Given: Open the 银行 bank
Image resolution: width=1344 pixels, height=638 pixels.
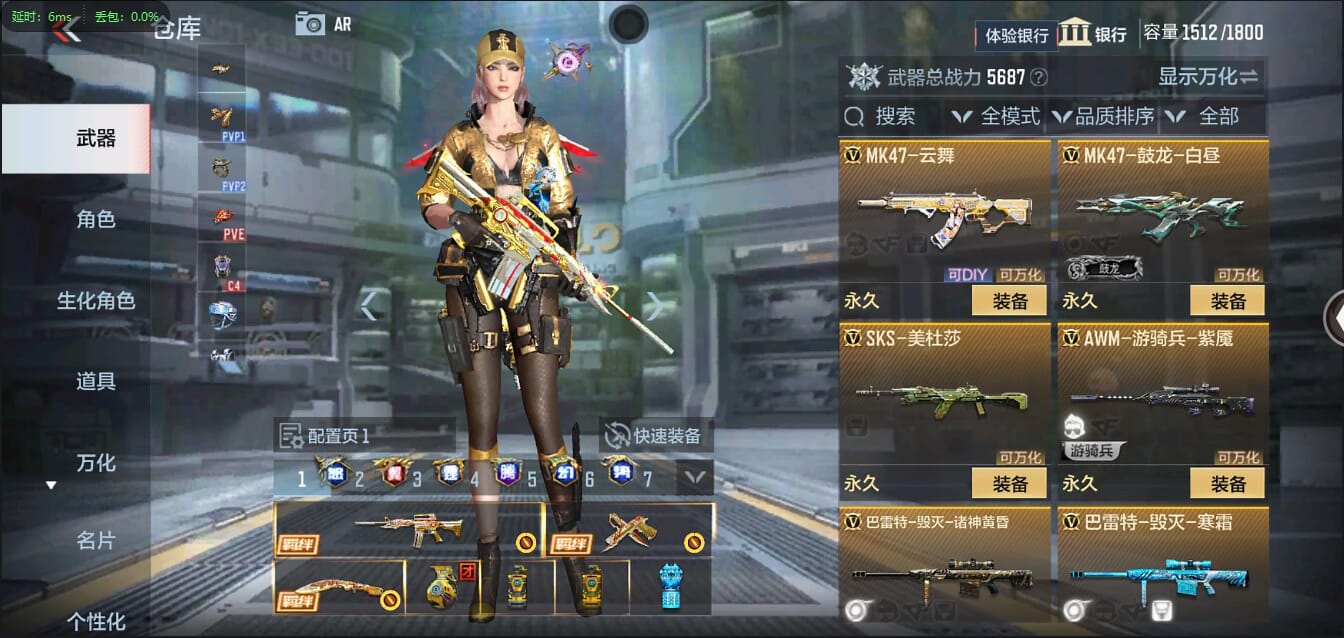Looking at the screenshot, I should click(x=1093, y=33).
